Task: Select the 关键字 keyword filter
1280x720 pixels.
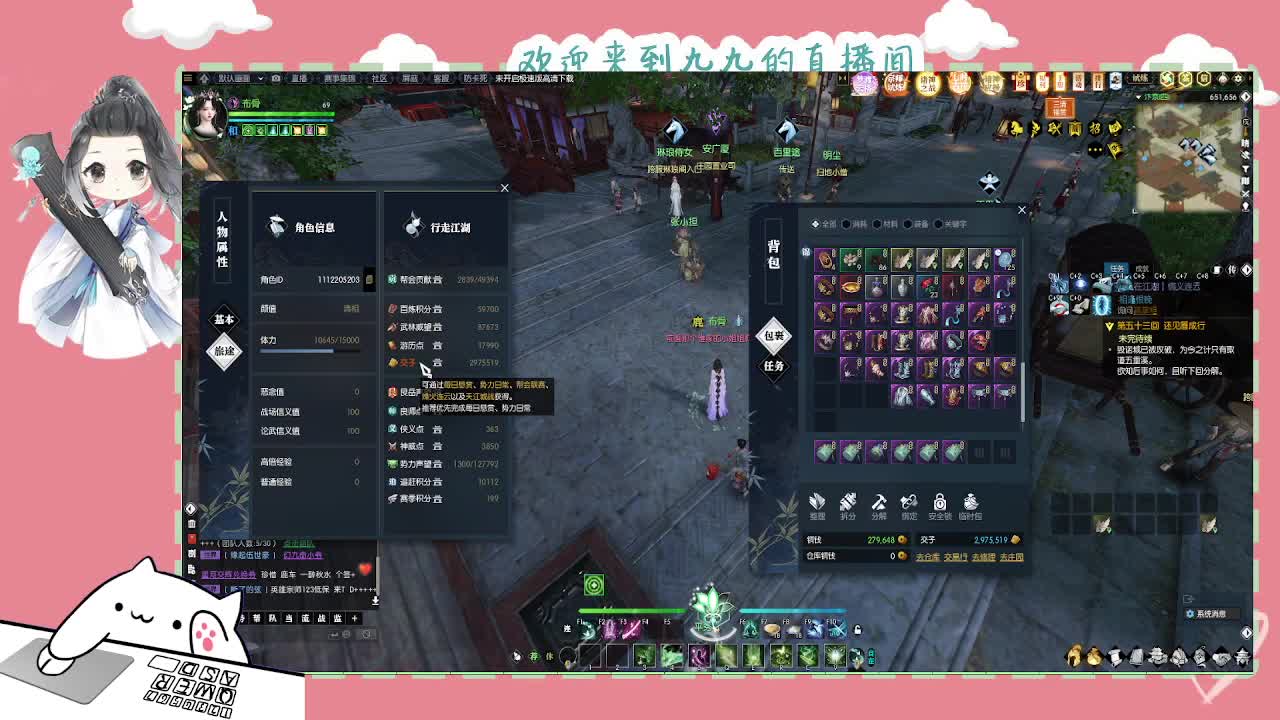Action: point(953,225)
